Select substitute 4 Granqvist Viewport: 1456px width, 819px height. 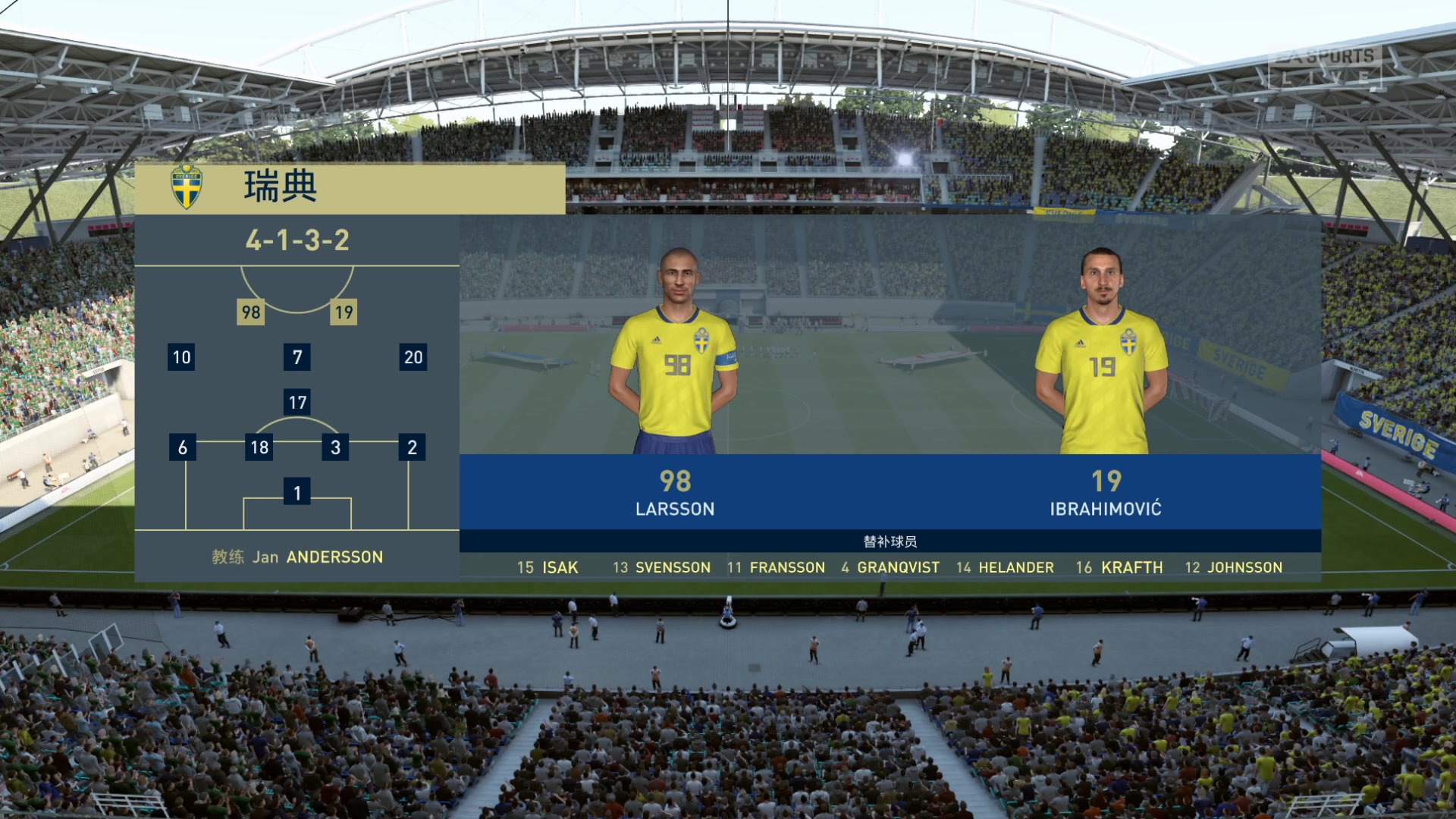[890, 567]
